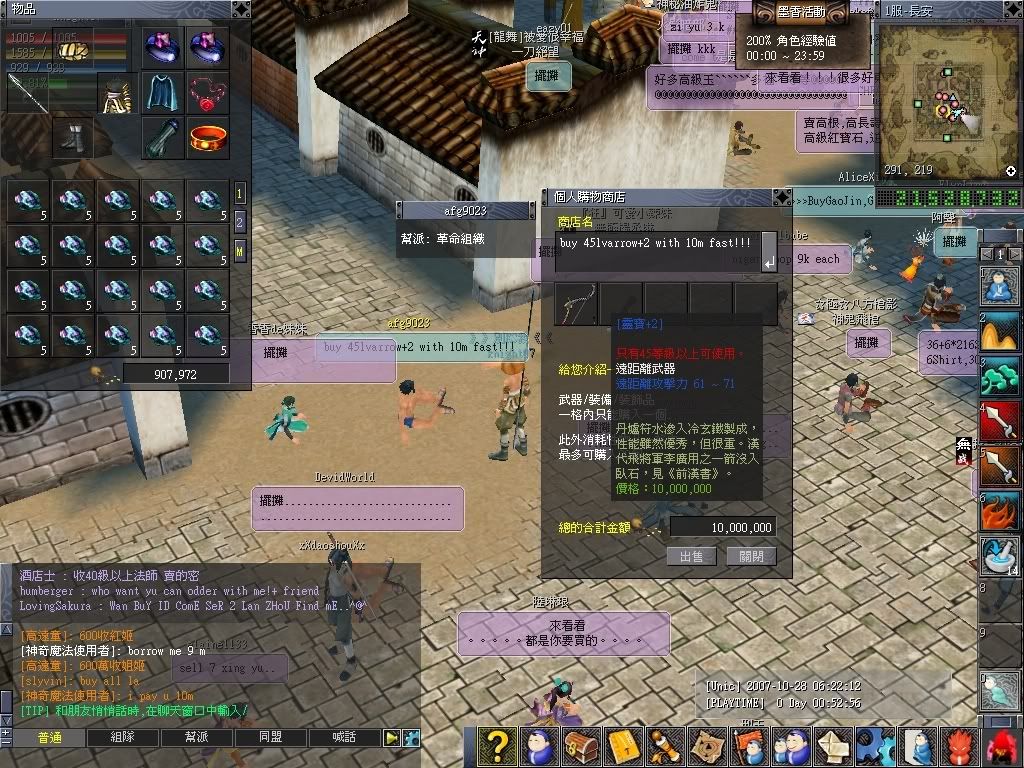Activate the flame skill in slot 6
This screenshot has width=1024, height=768.
pos(1001,510)
